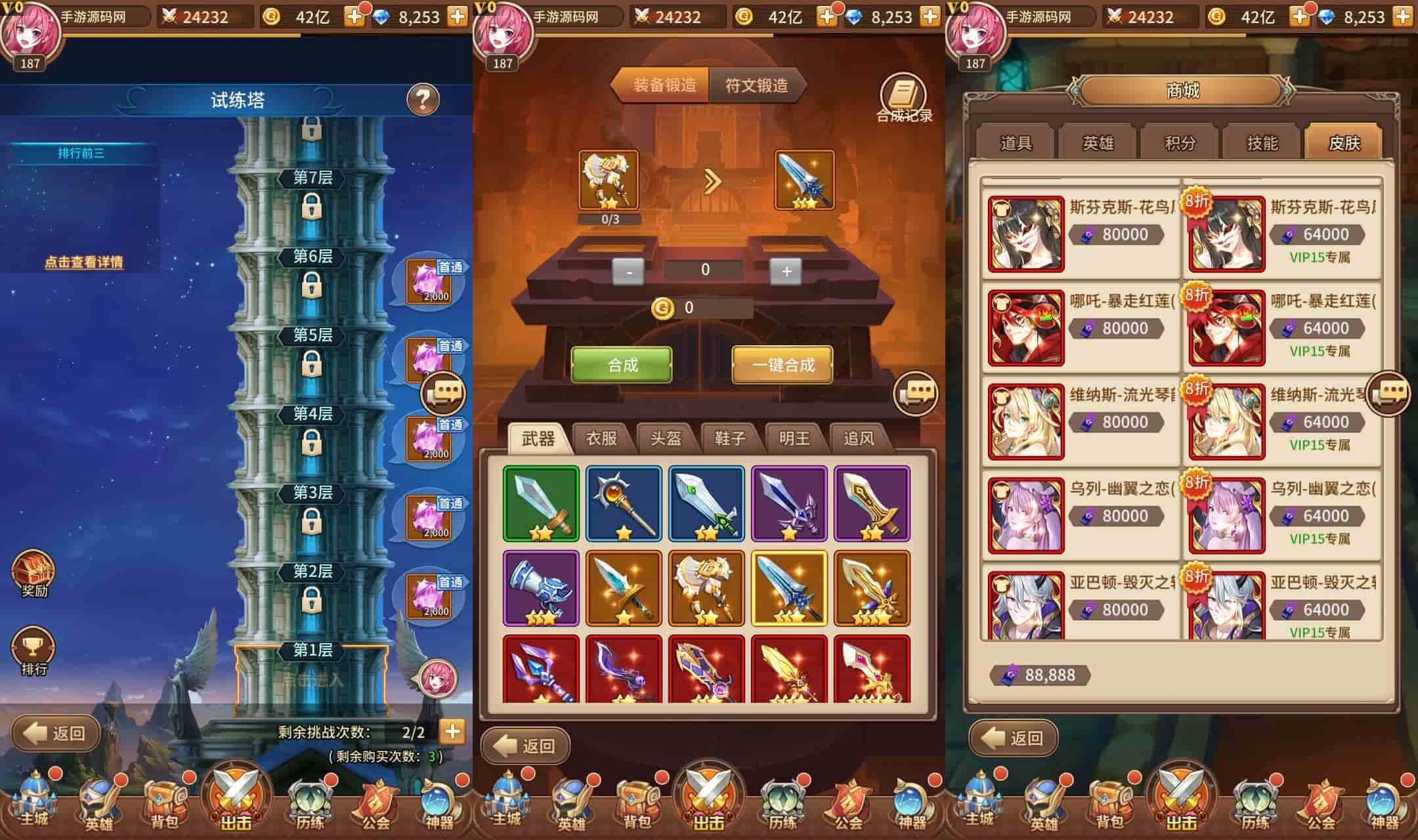Open the 鞋子 shoes tab
1418x840 pixels.
pyautogui.click(x=730, y=438)
